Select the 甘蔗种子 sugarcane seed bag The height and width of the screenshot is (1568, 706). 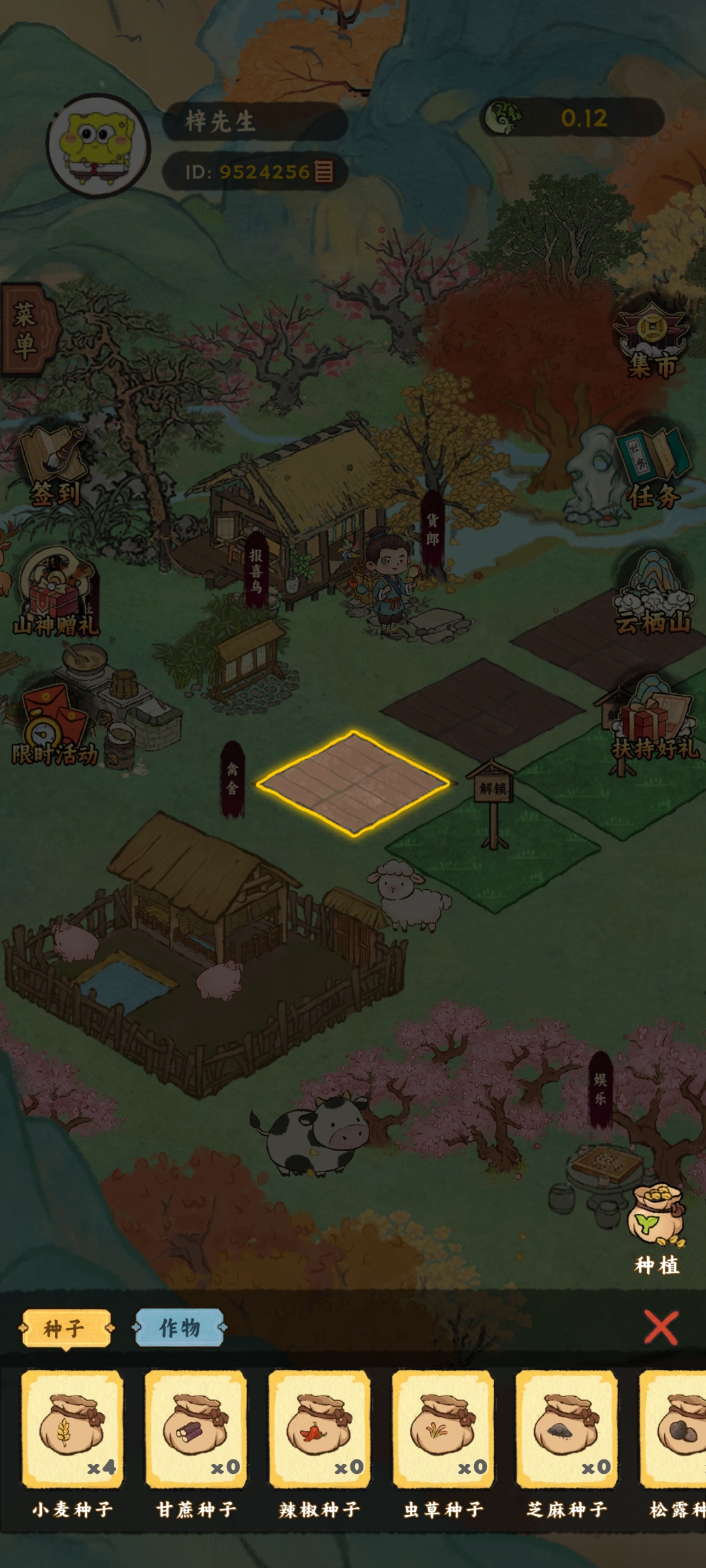[195, 1429]
